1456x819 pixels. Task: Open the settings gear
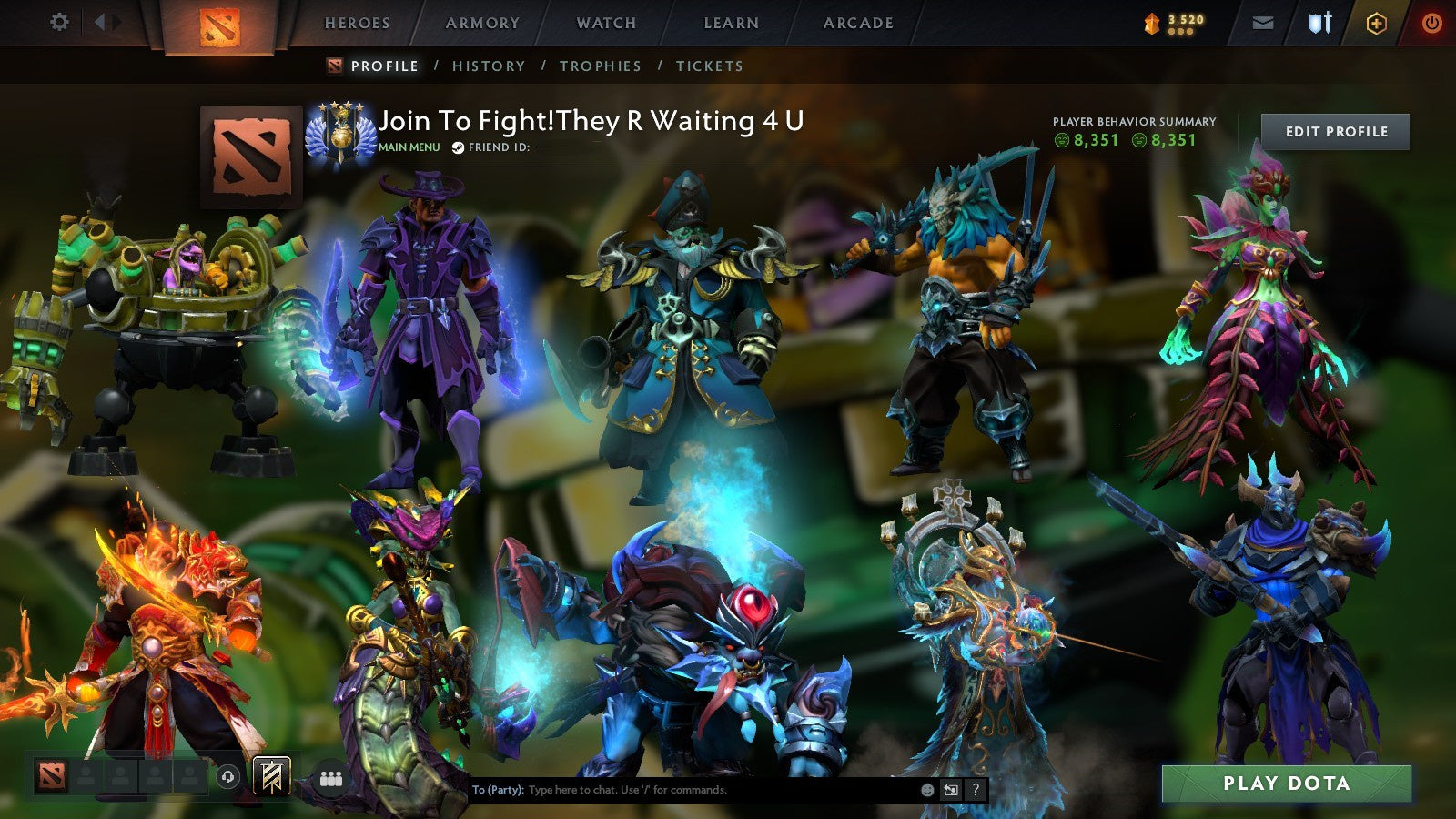click(60, 21)
